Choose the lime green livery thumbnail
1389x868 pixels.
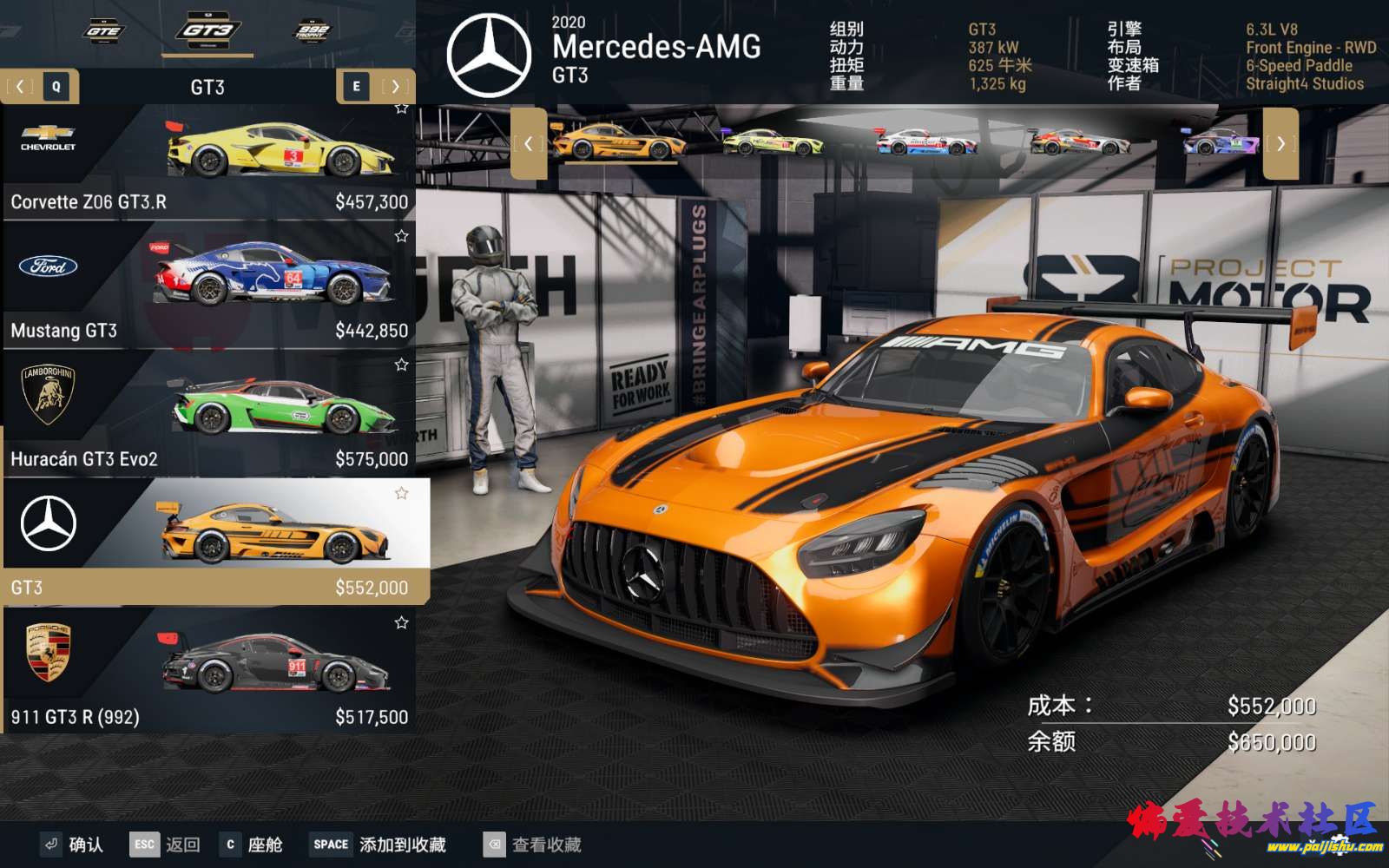[x=773, y=142]
